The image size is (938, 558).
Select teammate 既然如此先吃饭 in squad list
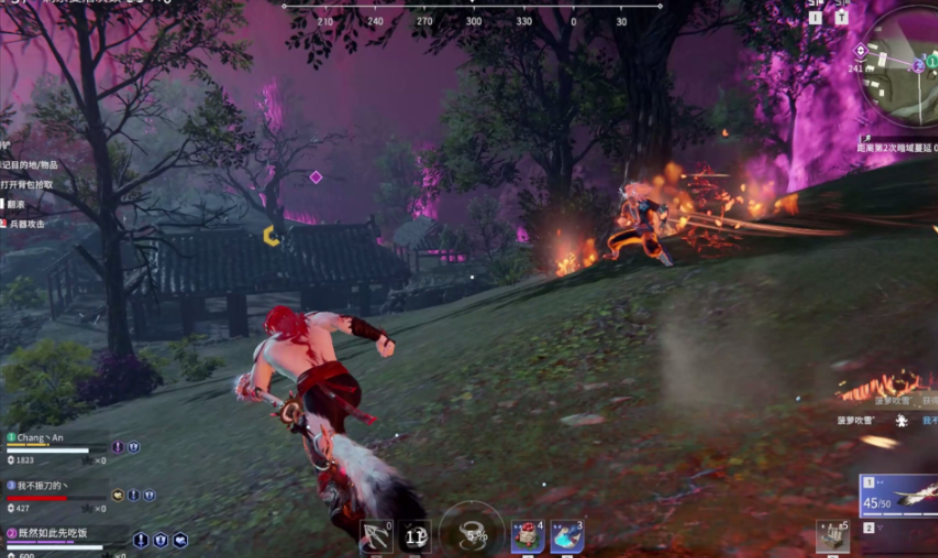pyautogui.click(x=50, y=534)
